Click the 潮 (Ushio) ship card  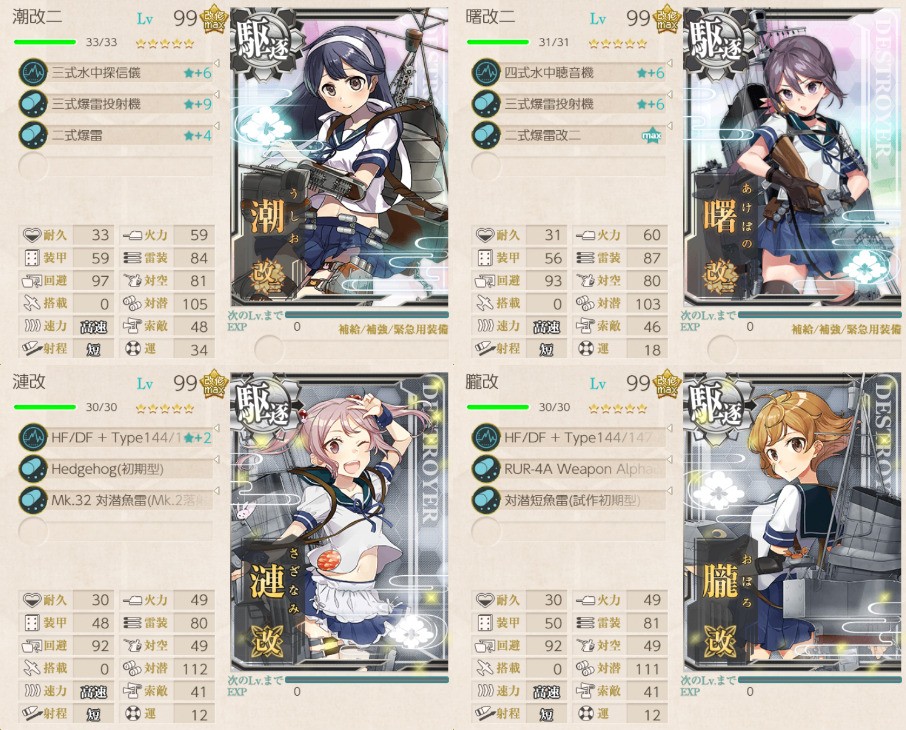[340, 160]
